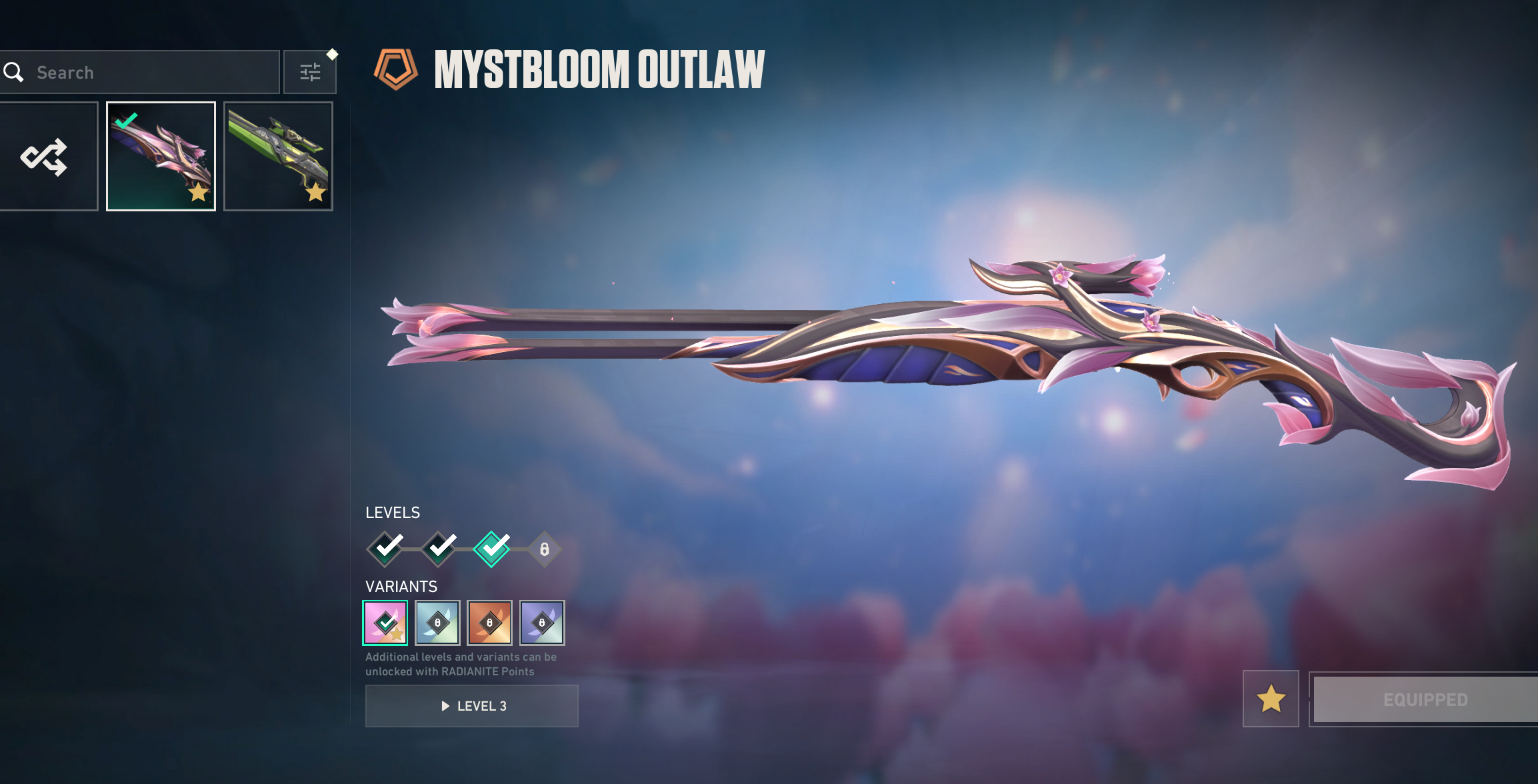
Task: Play the Level 3 preview video
Action: 472,706
